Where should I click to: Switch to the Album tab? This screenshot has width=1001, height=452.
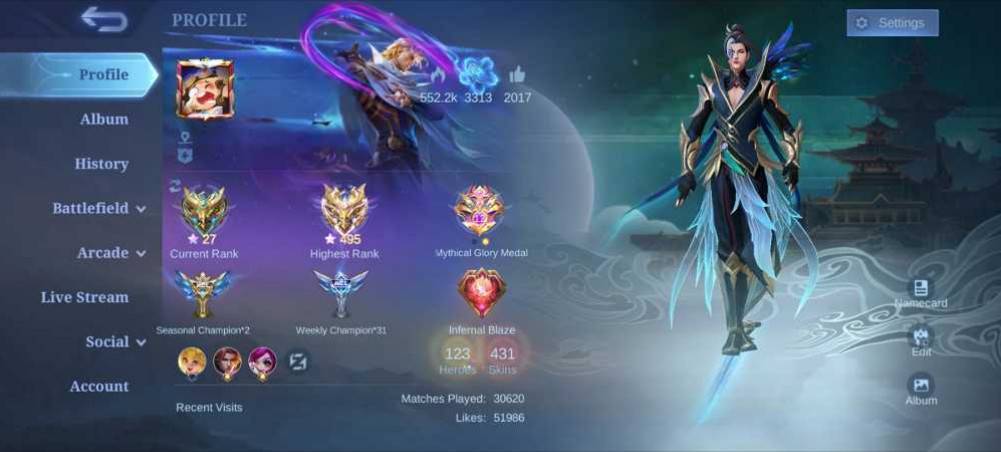pos(104,120)
